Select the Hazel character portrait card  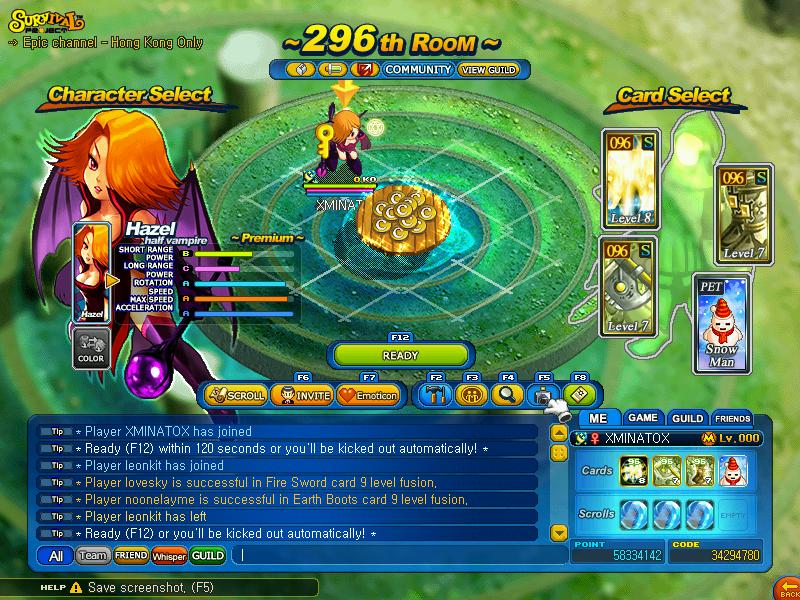(91, 272)
